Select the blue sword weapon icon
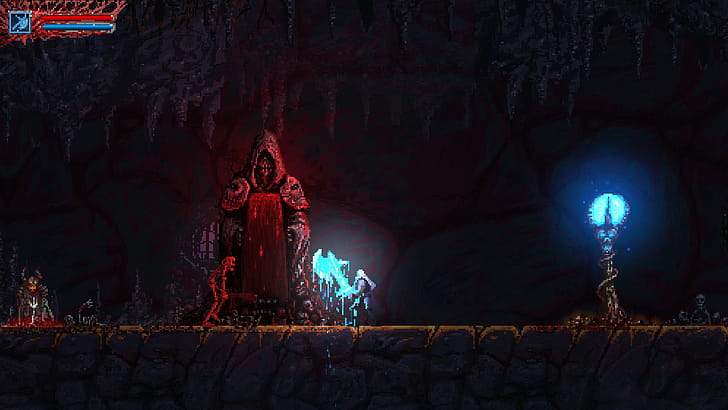Screen dimensions: 728x410 tap(18, 22)
